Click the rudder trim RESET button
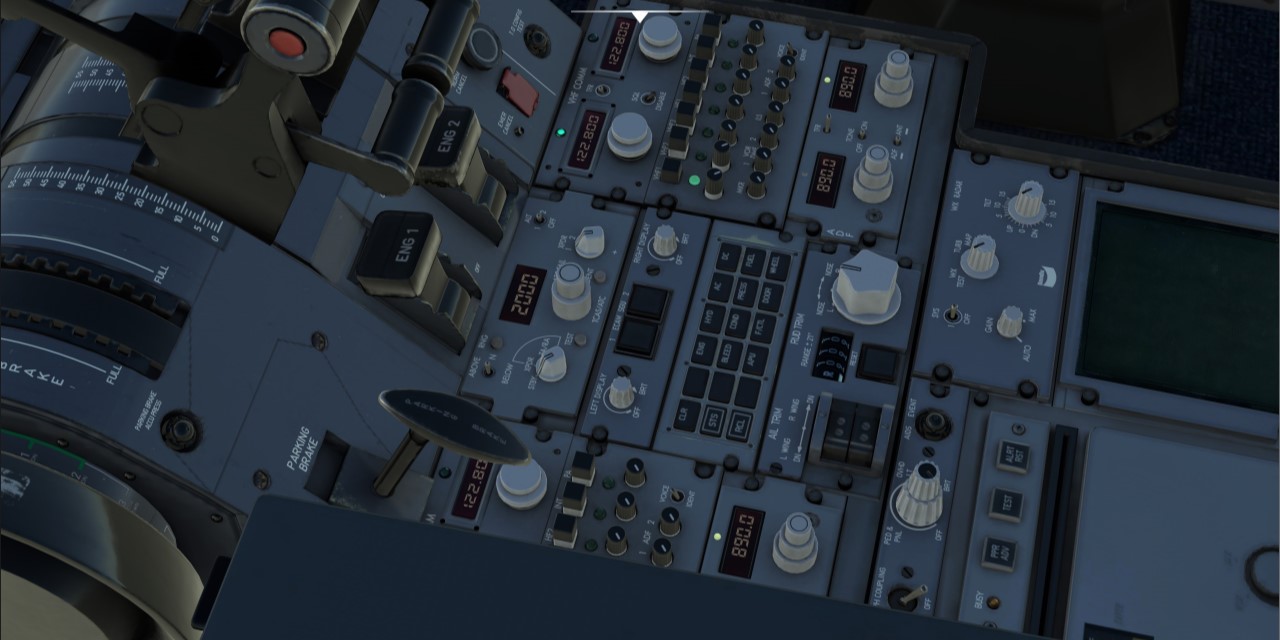 [878, 362]
